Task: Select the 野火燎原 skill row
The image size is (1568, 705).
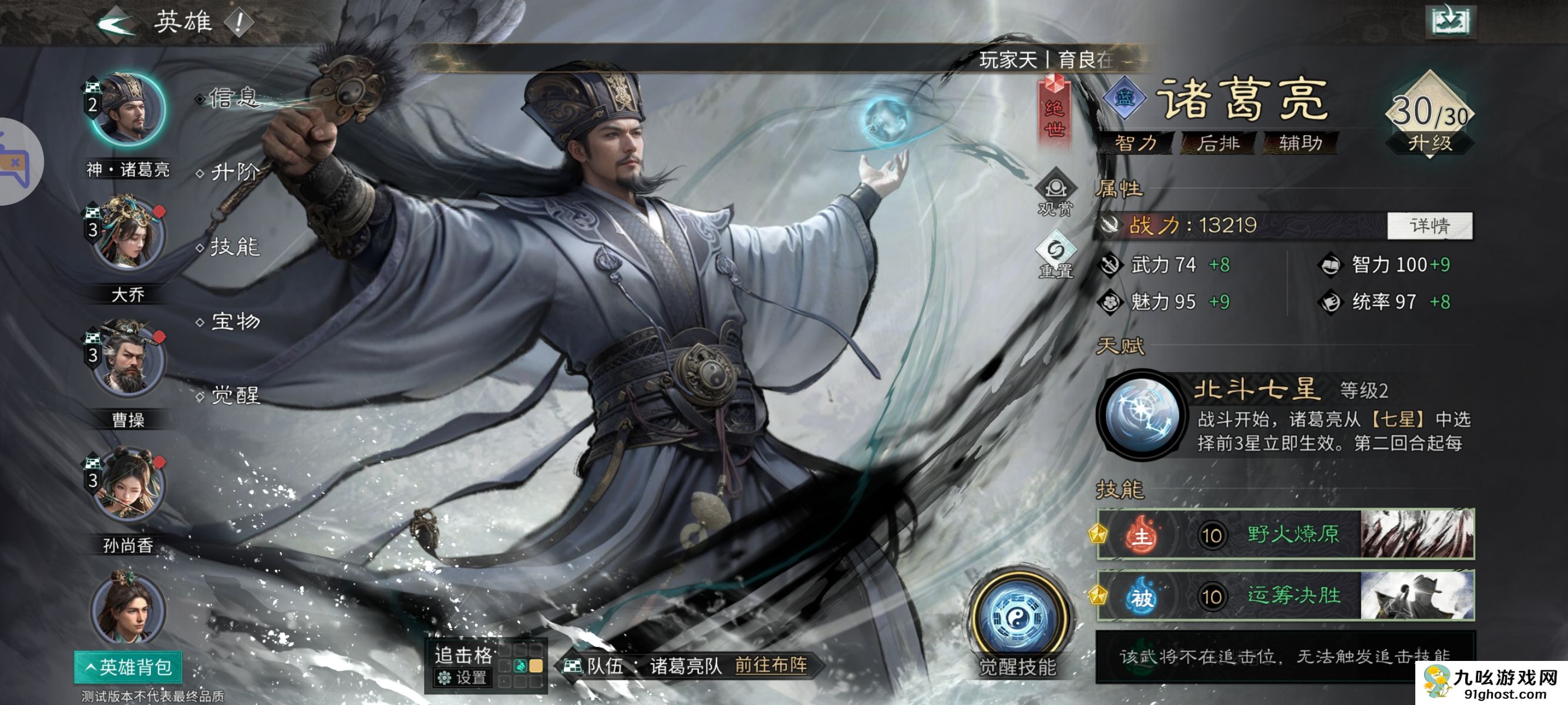Action: pos(1285,535)
